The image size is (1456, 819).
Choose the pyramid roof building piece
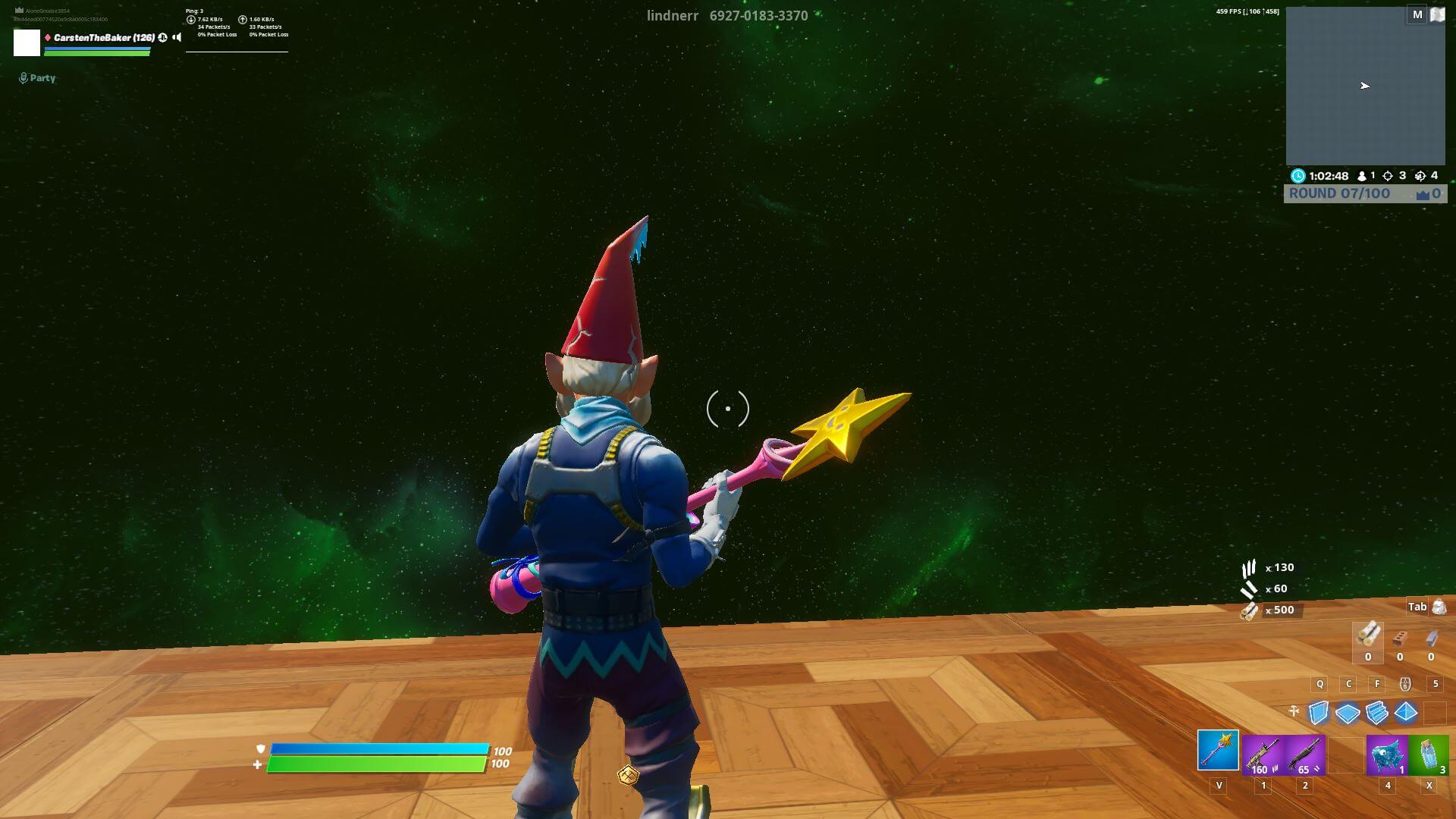click(x=1405, y=712)
